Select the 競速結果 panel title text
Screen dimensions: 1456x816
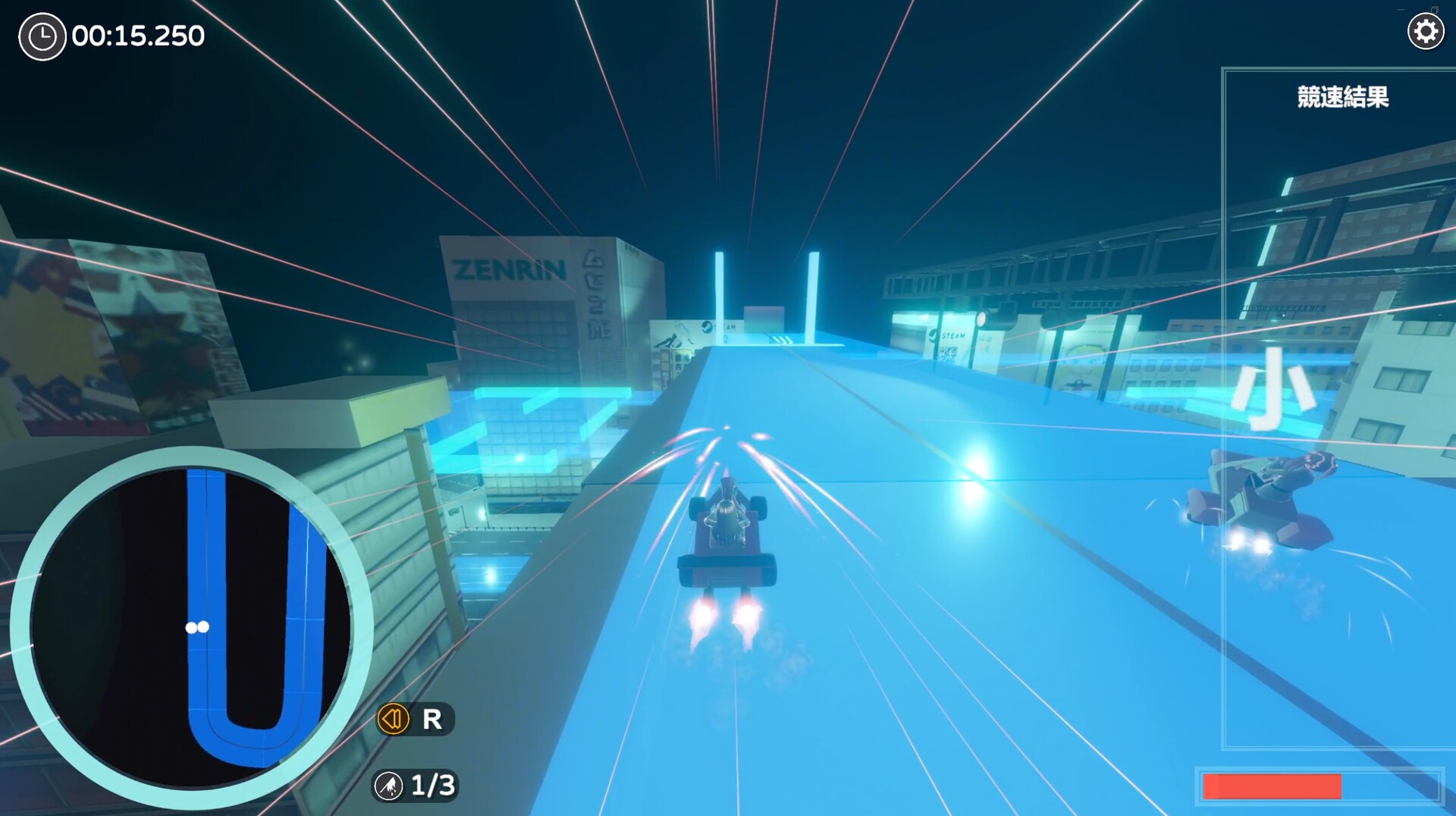click(x=1342, y=97)
